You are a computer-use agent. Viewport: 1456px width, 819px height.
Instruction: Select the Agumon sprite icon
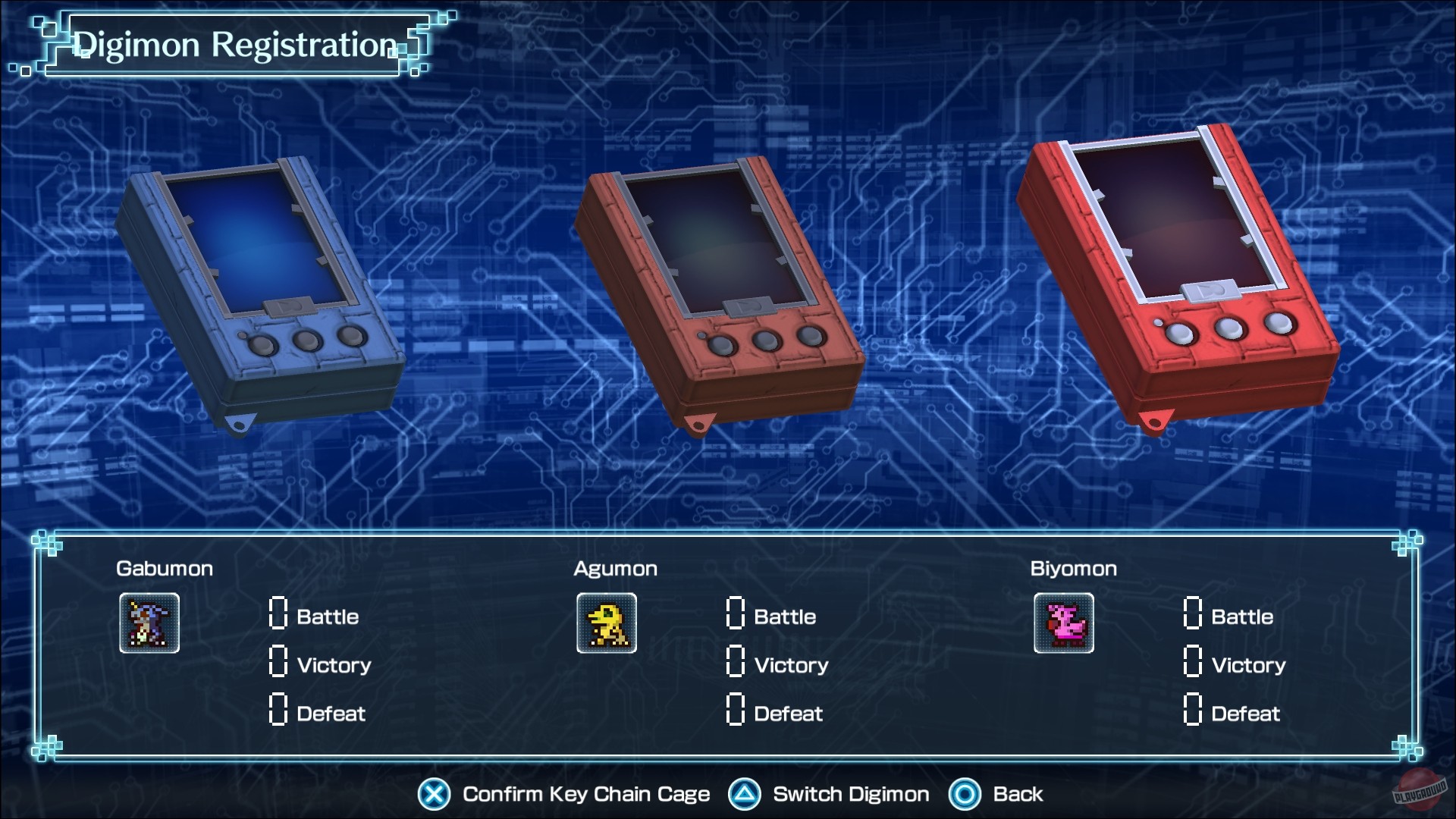point(606,623)
